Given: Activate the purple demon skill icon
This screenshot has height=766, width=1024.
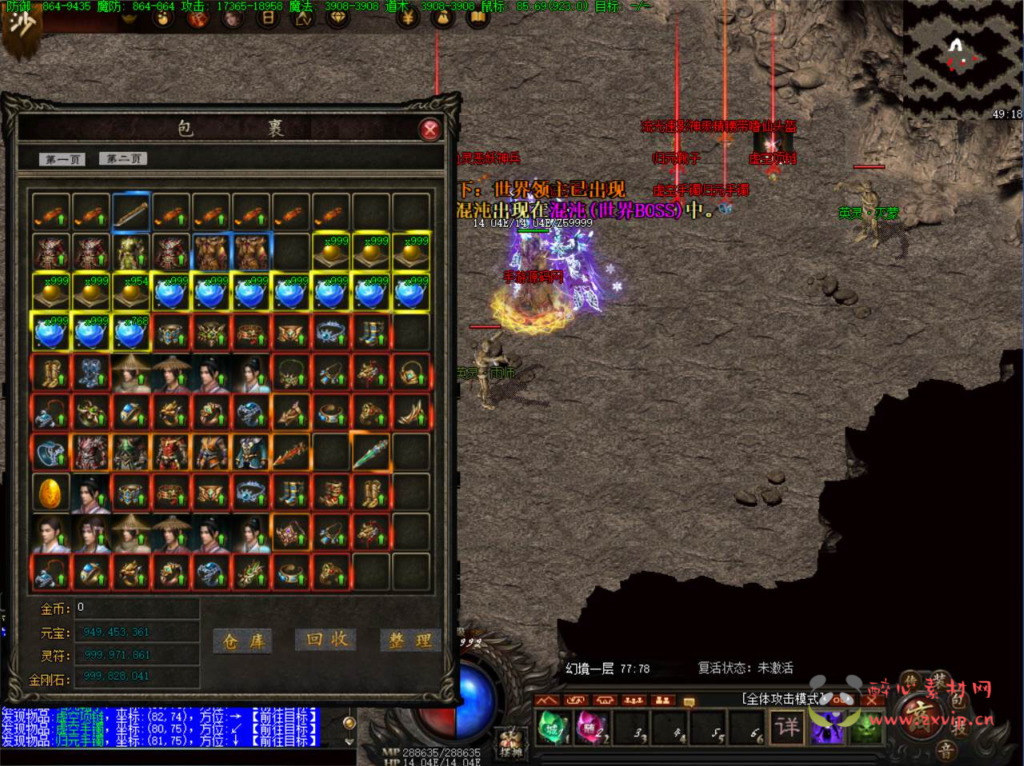Looking at the screenshot, I should coord(827,726).
